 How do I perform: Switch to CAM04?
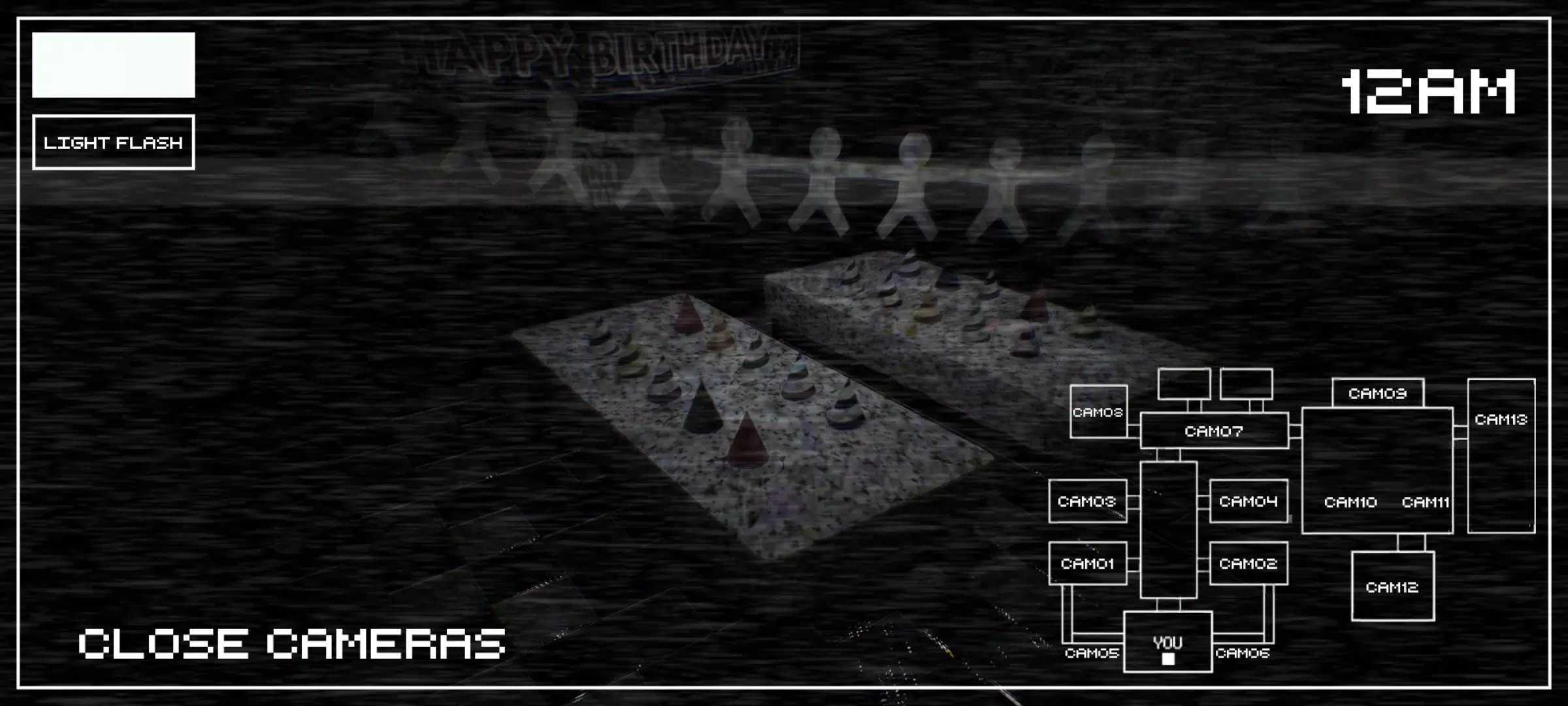coord(1249,501)
